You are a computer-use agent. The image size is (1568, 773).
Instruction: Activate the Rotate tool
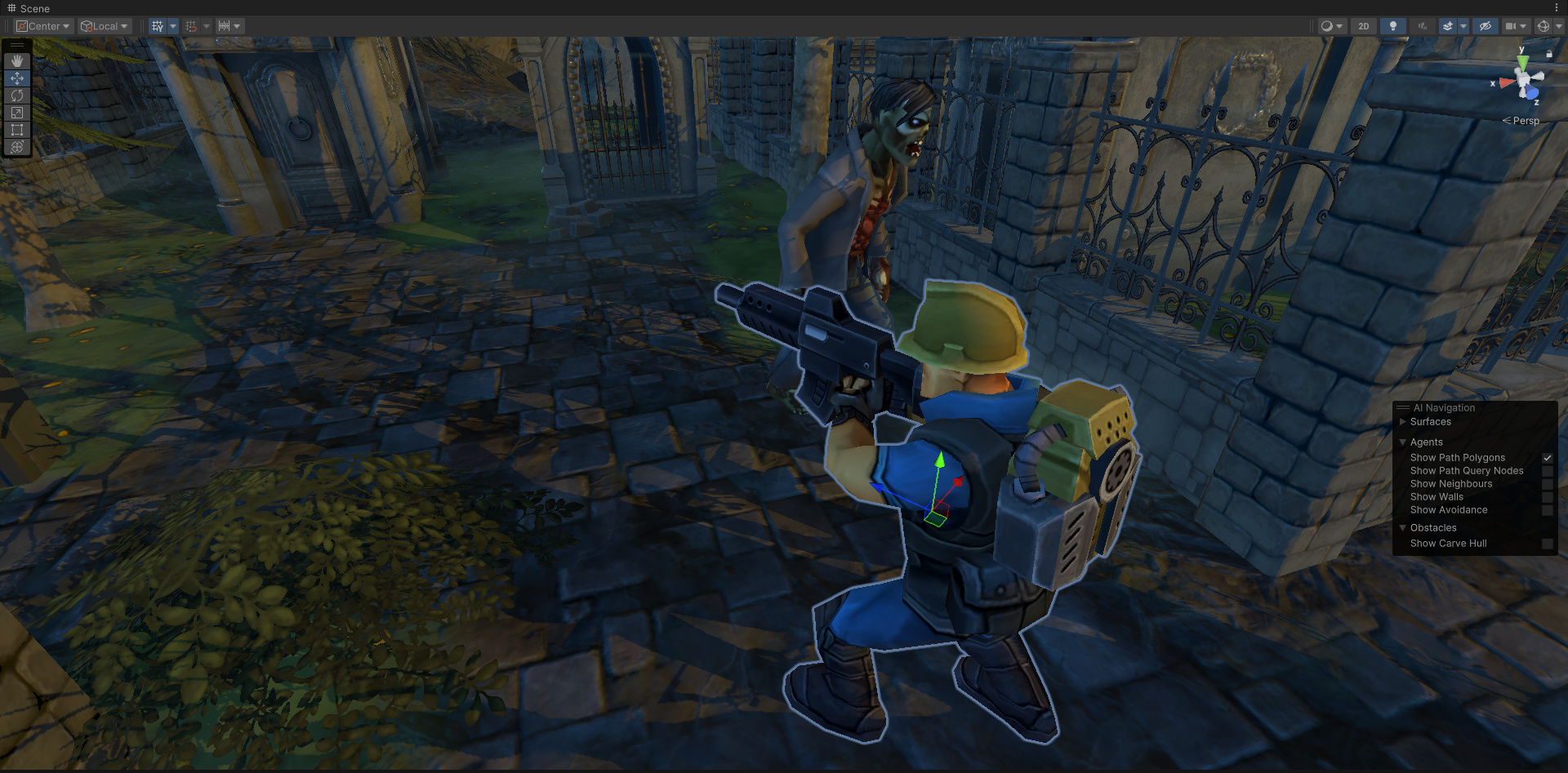pyautogui.click(x=16, y=96)
